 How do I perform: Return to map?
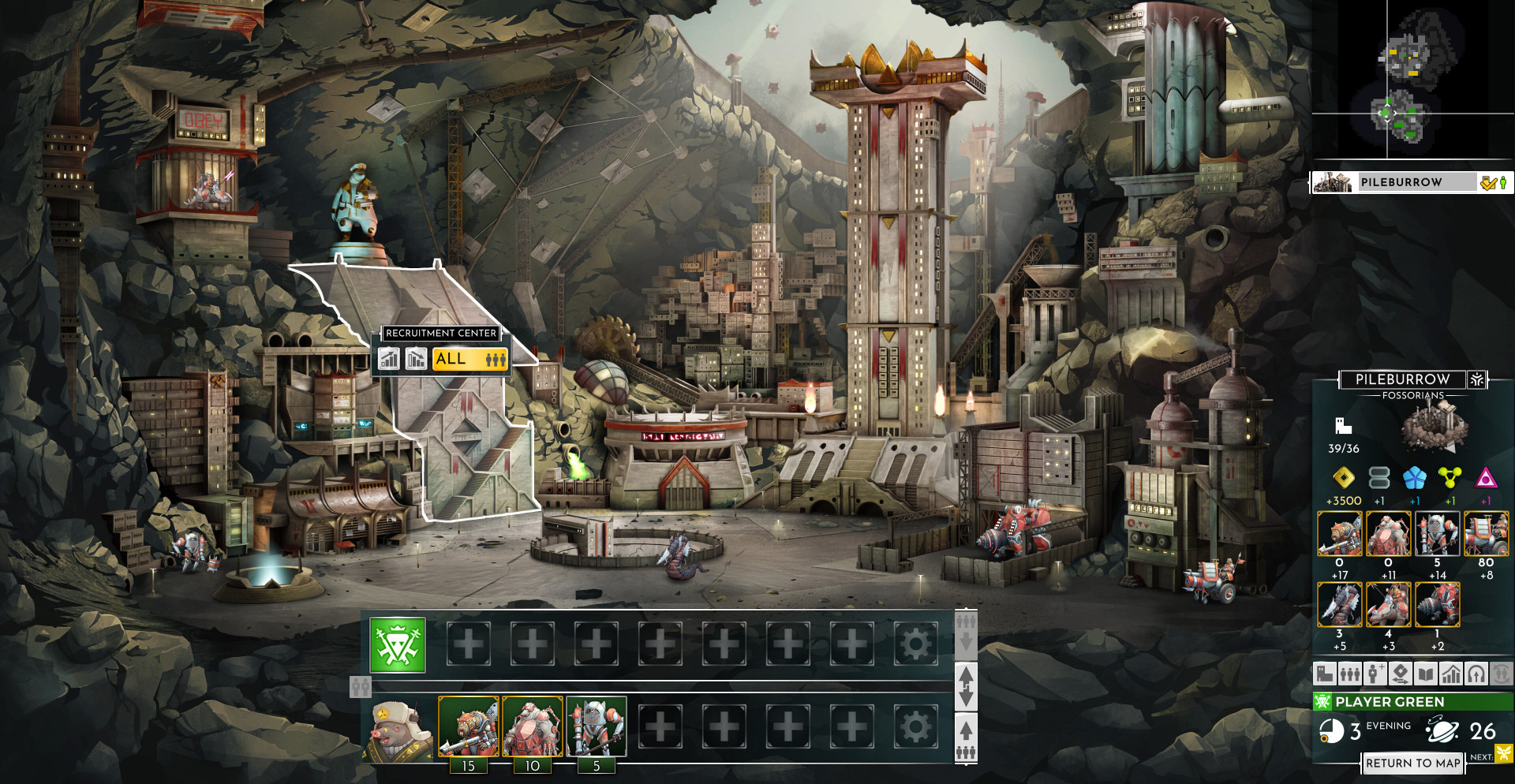tap(1412, 763)
